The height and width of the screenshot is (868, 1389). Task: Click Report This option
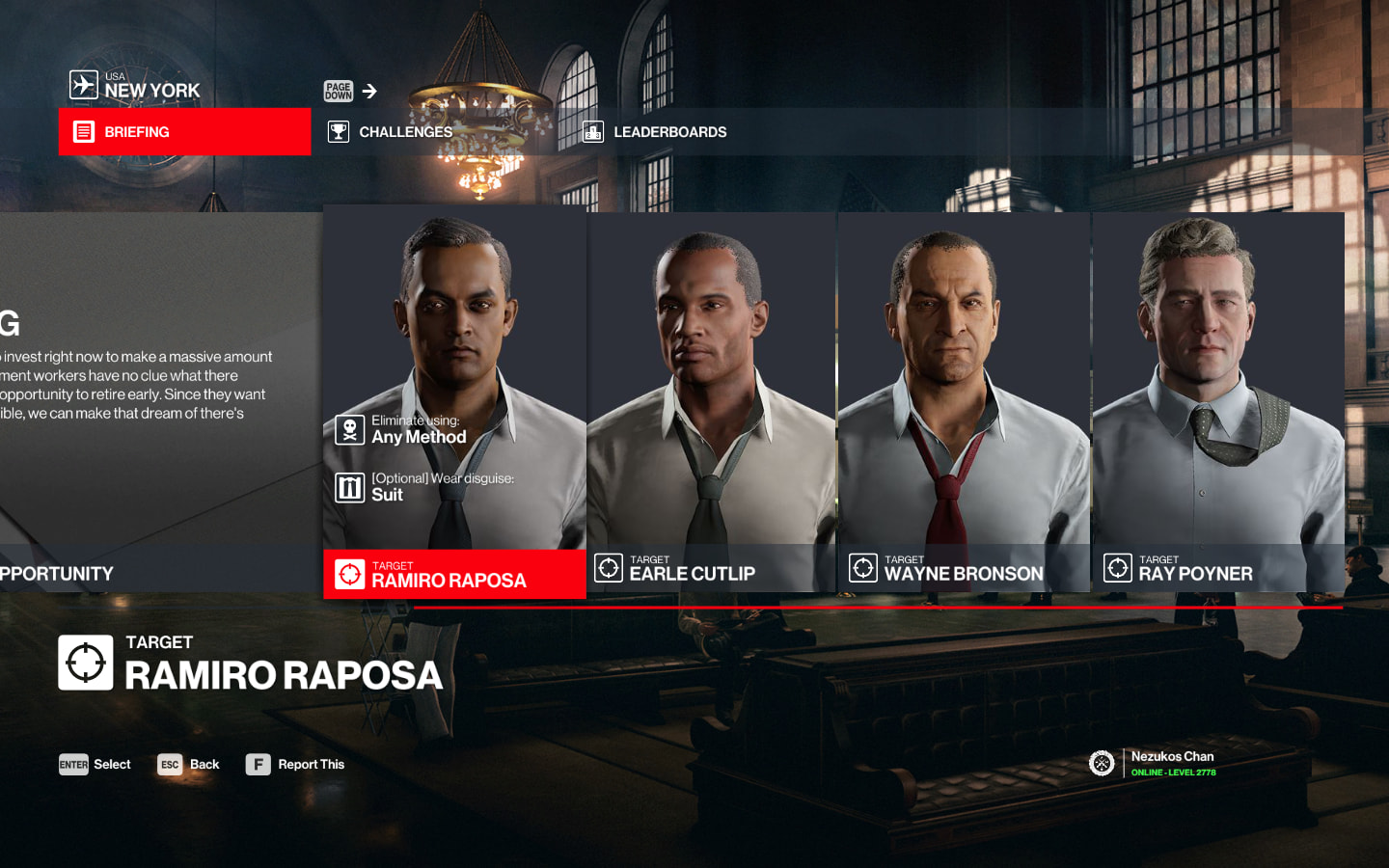coord(296,765)
